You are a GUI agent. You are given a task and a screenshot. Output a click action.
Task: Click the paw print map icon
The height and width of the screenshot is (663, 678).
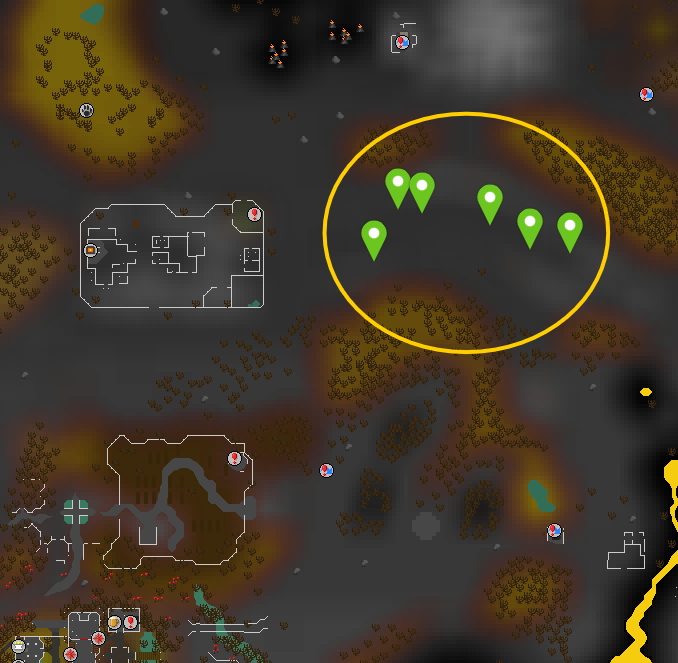(x=87, y=110)
